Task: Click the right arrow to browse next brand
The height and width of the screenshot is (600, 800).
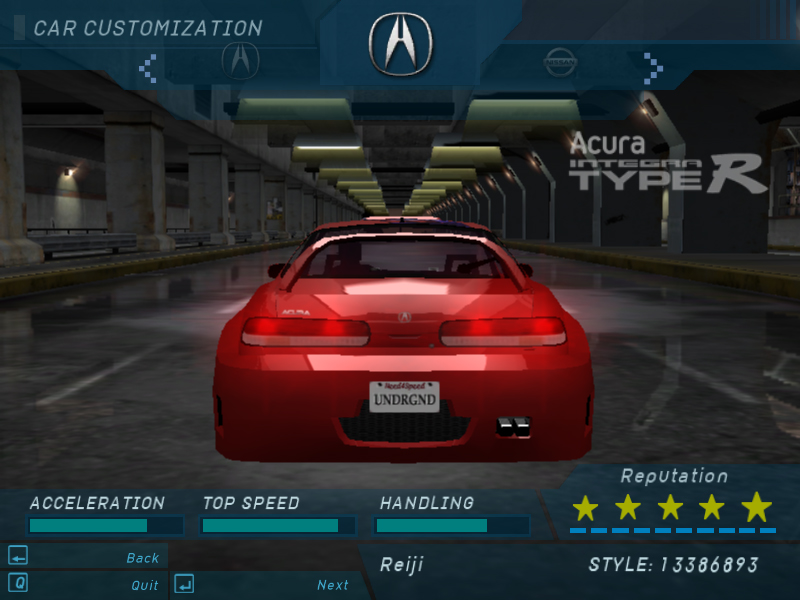Action: 653,67
